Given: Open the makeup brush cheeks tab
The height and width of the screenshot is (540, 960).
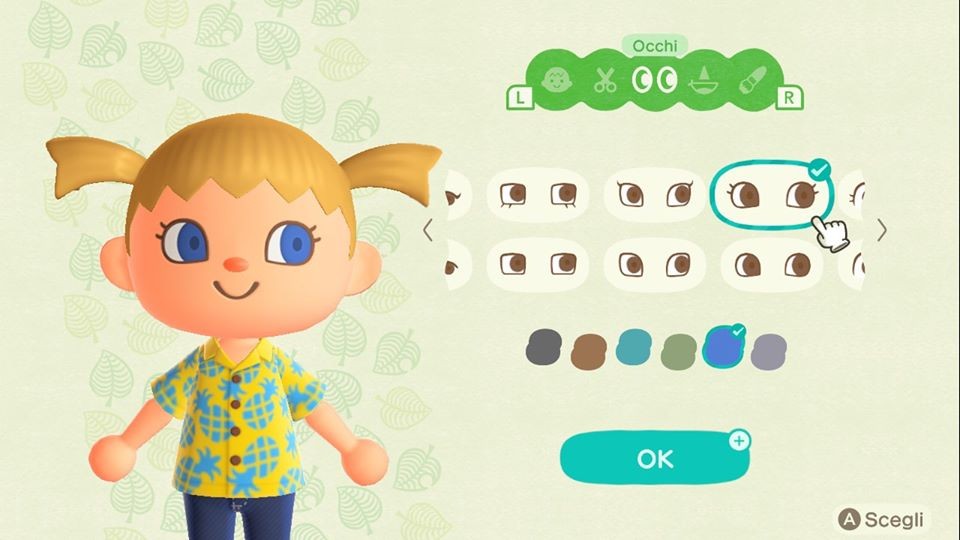Looking at the screenshot, I should point(752,81).
